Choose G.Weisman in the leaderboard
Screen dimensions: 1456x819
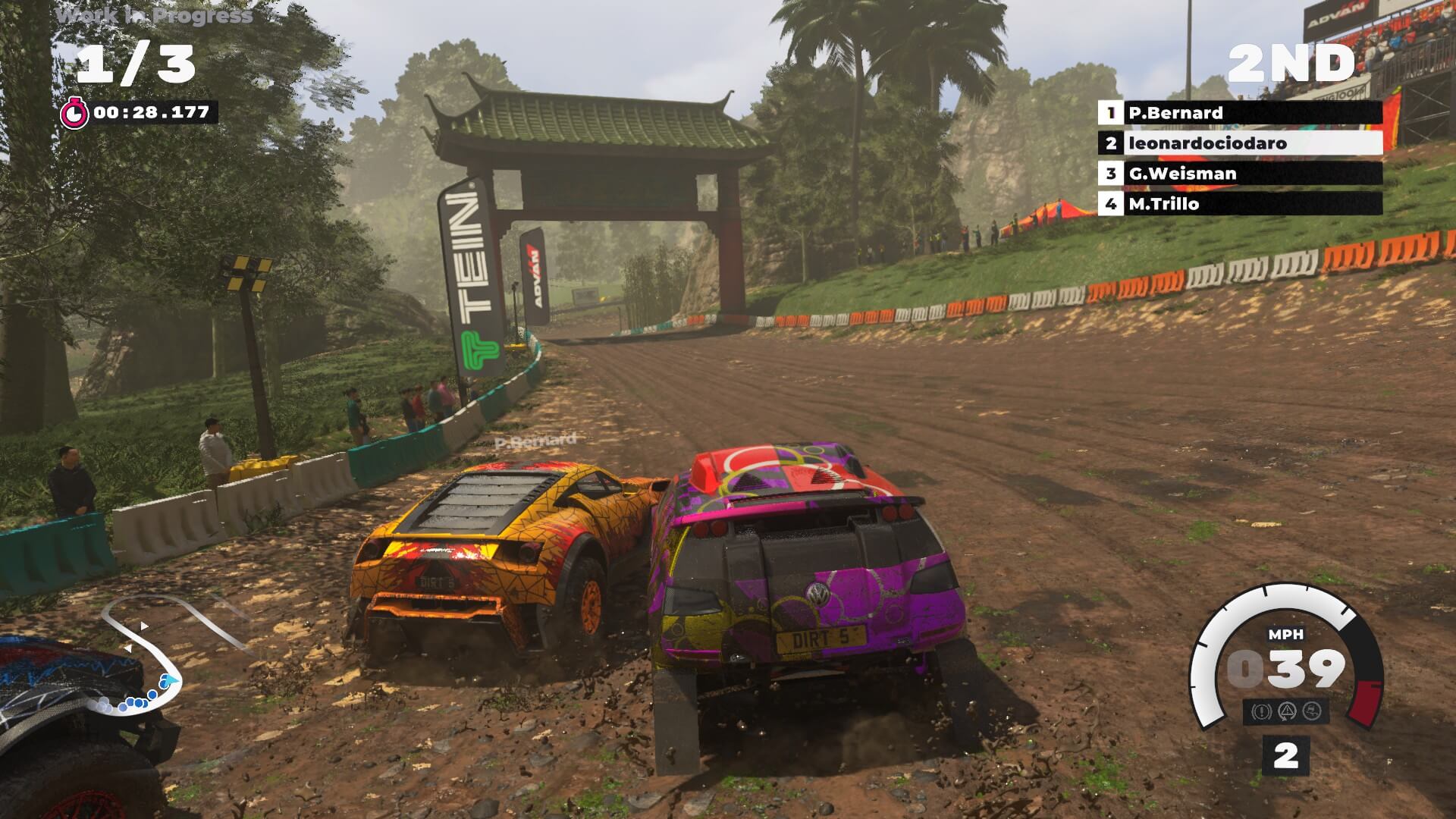coord(1239,174)
